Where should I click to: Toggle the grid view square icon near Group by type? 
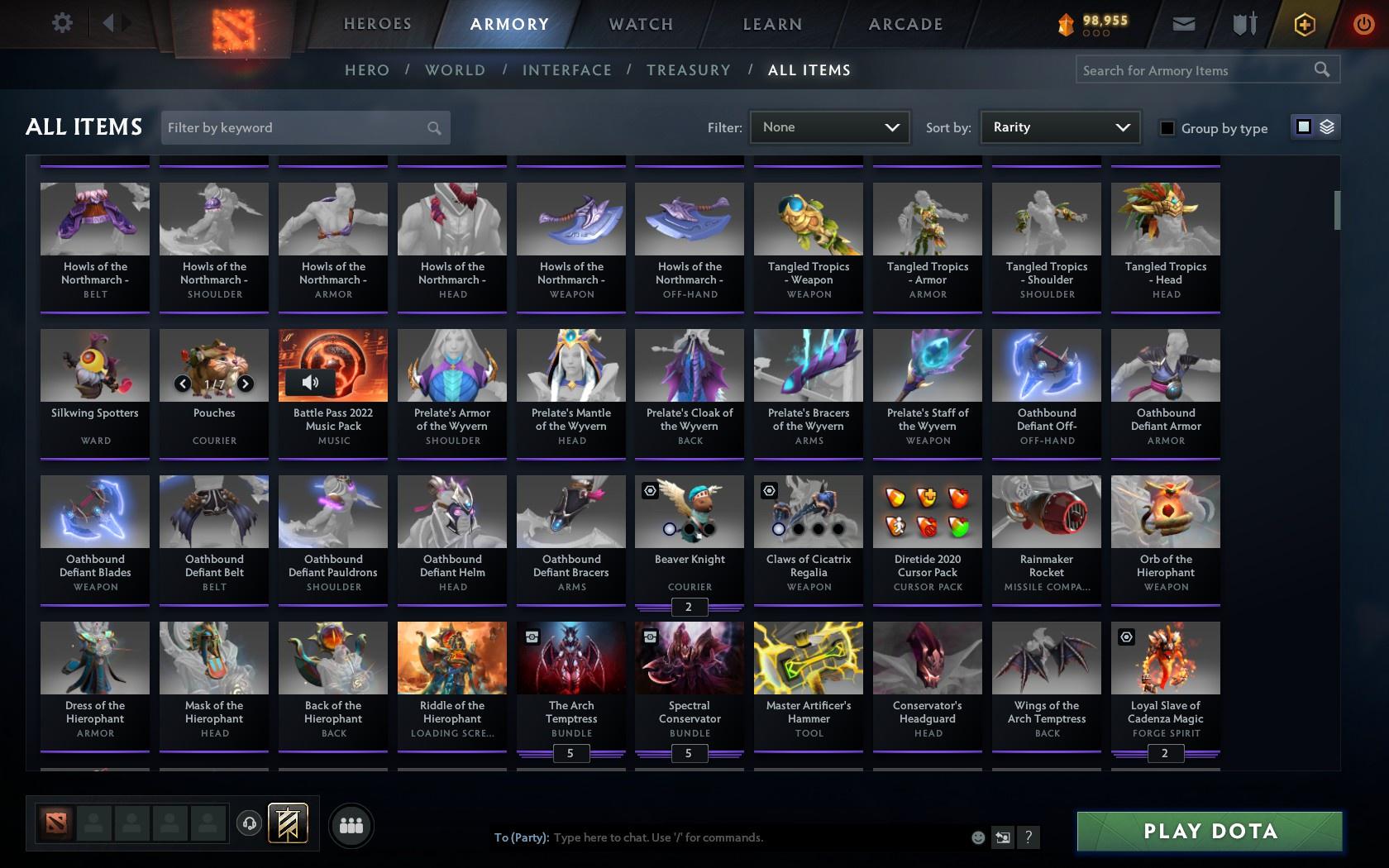tap(1303, 127)
